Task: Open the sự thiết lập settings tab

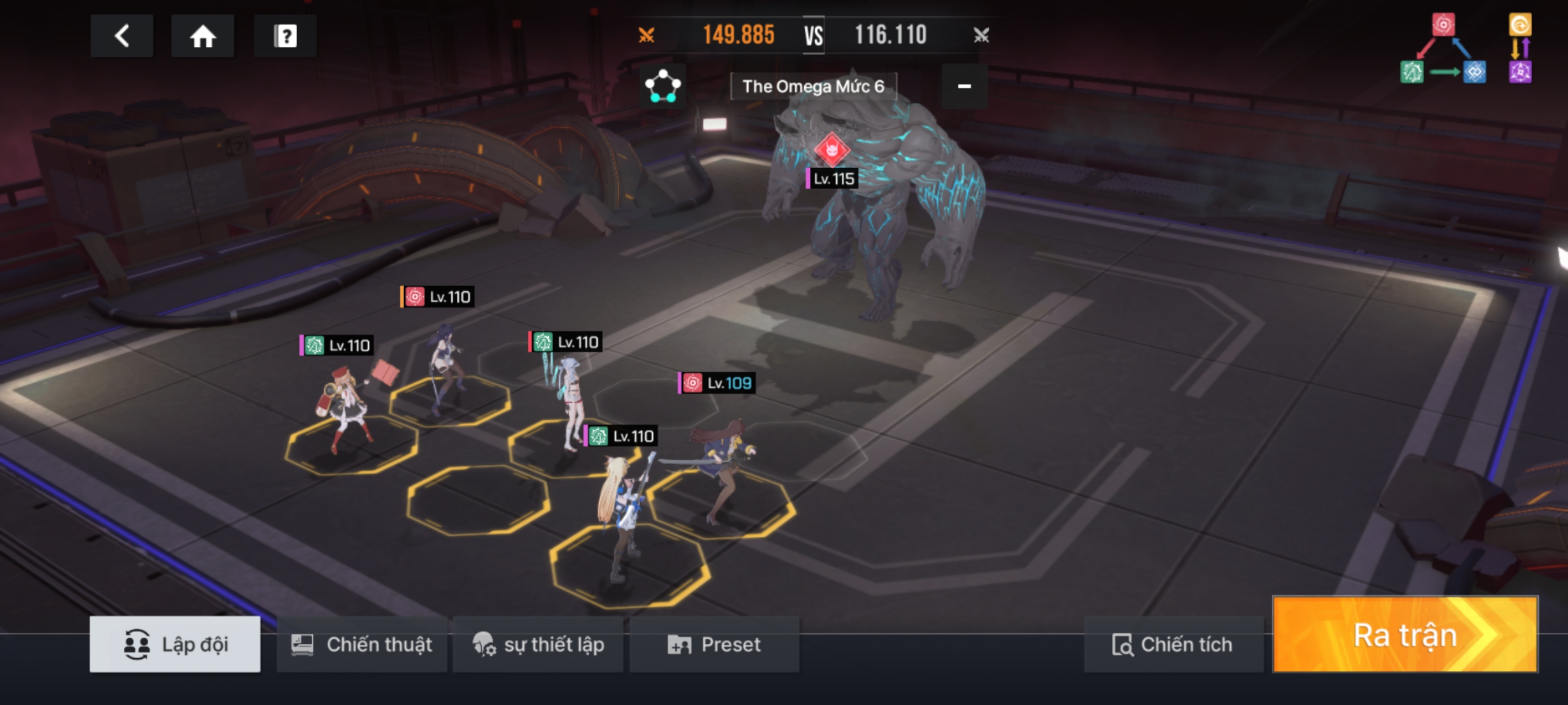Action: (538, 644)
